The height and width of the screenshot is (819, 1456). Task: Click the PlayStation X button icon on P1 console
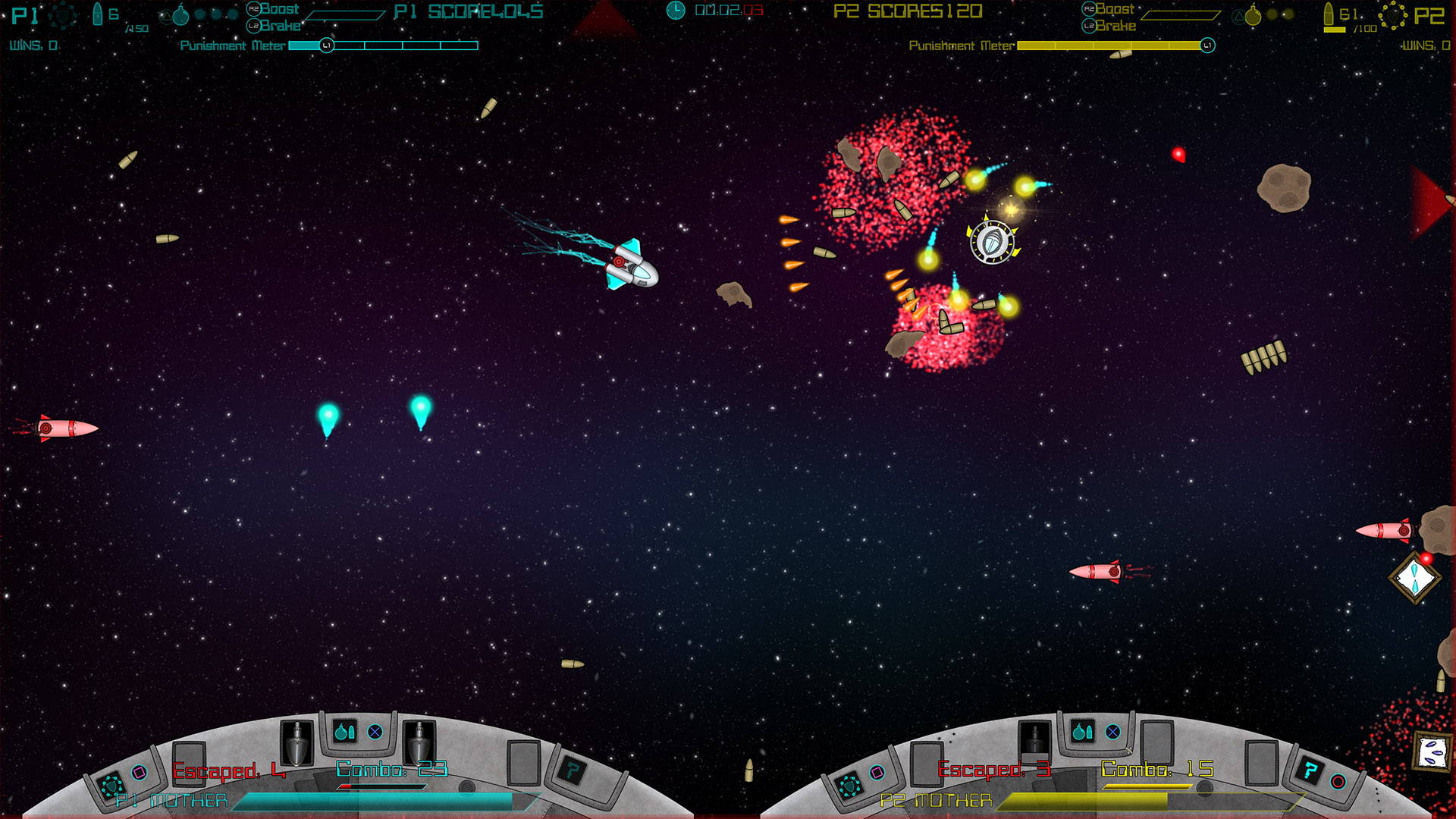pos(375,732)
